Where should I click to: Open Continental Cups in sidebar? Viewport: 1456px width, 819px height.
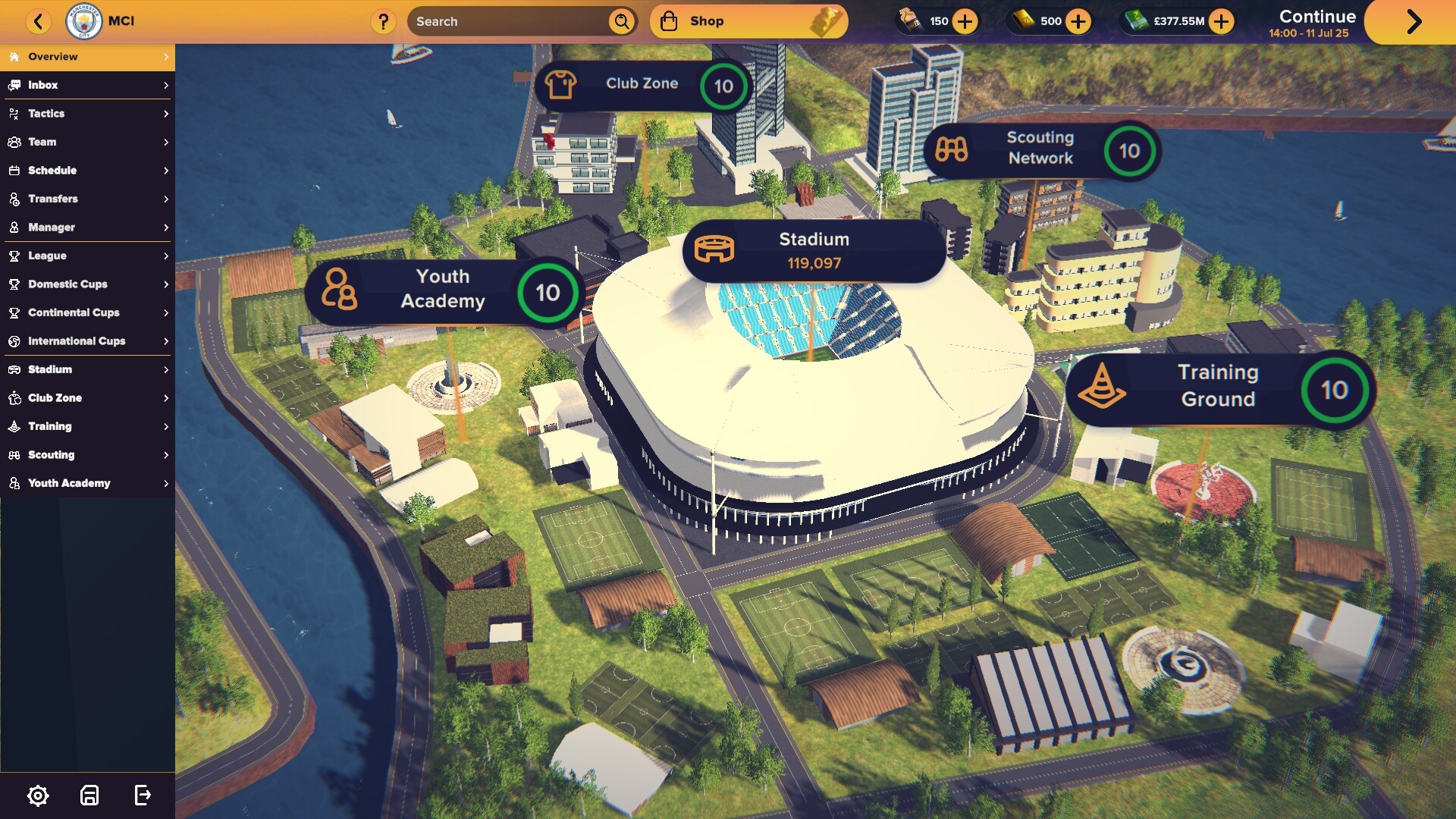87,312
